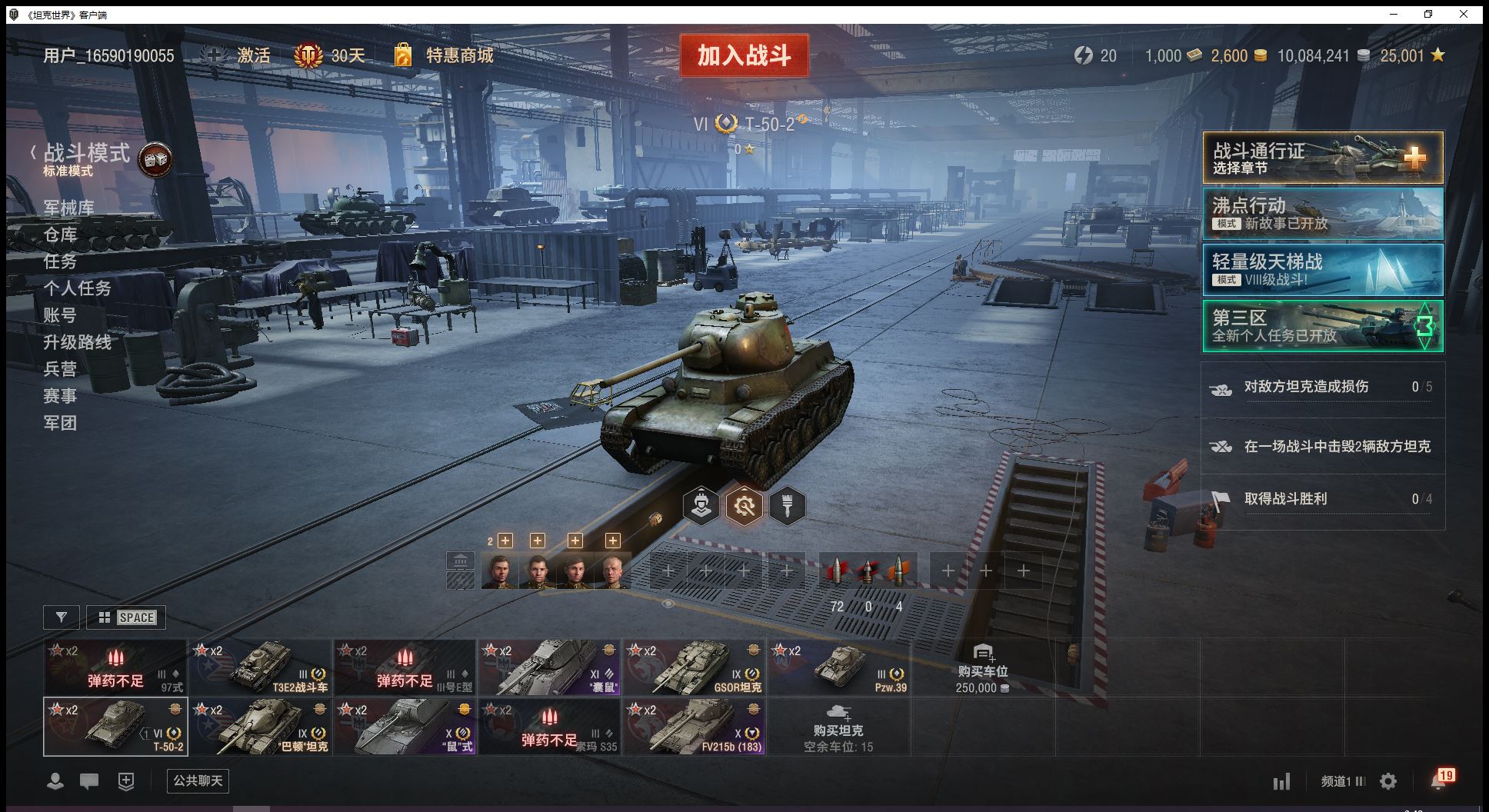The height and width of the screenshot is (812, 1489).
Task: Enter the 兵营 barracks menu
Action: click(x=60, y=369)
